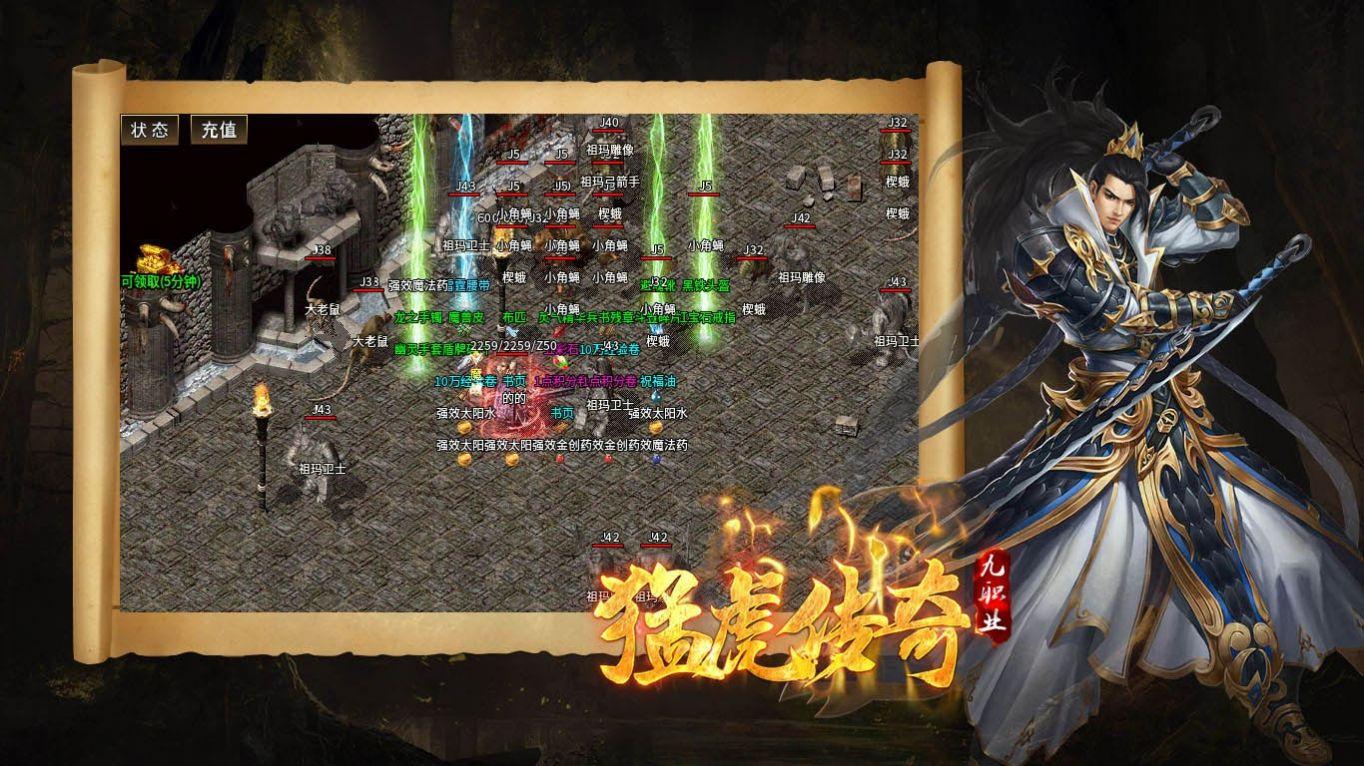Image resolution: width=1364 pixels, height=766 pixels.
Task: Grab the red potion on the ground
Action: click(x=560, y=459)
